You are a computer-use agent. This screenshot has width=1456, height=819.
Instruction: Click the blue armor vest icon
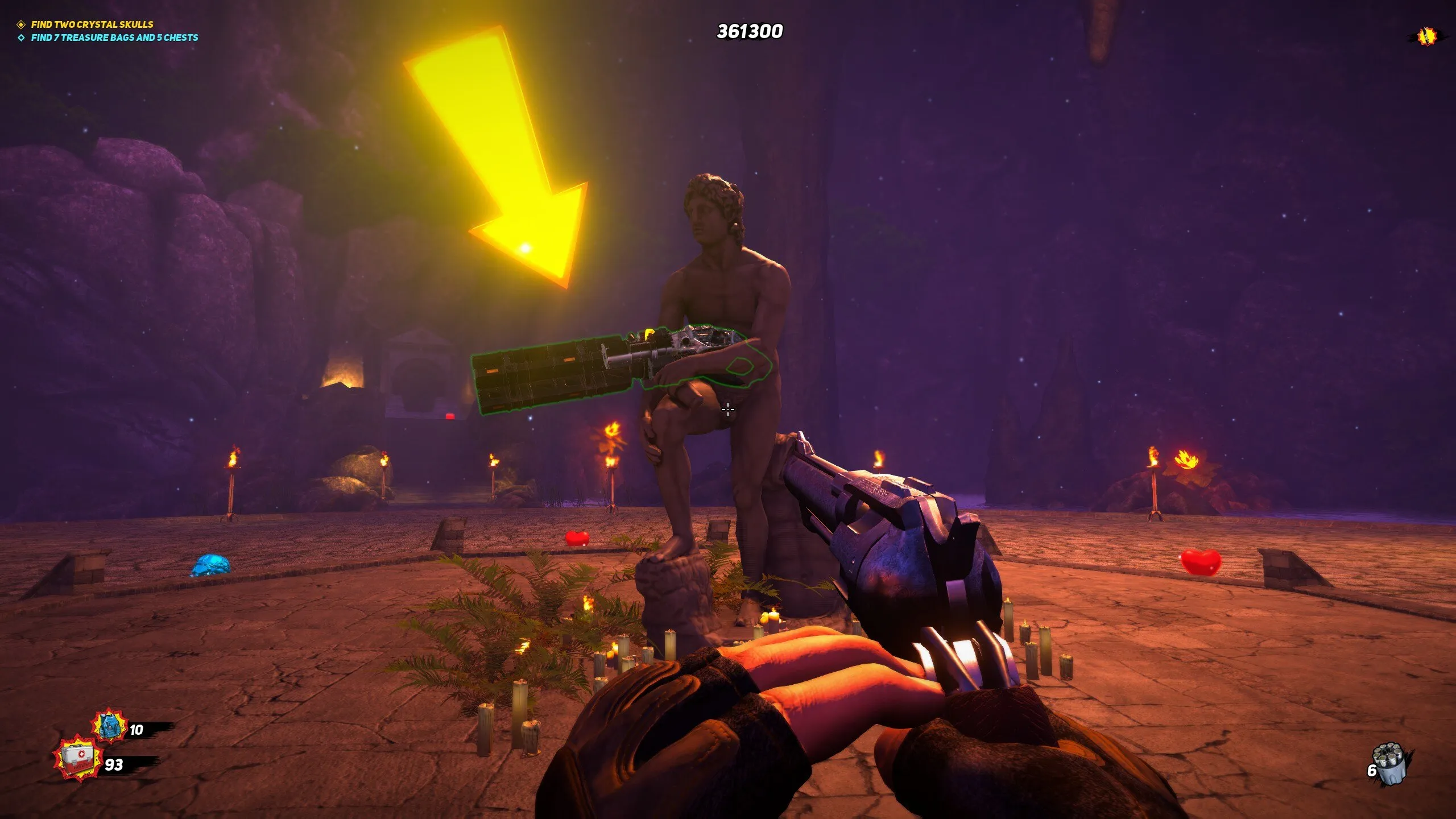pyautogui.click(x=109, y=726)
